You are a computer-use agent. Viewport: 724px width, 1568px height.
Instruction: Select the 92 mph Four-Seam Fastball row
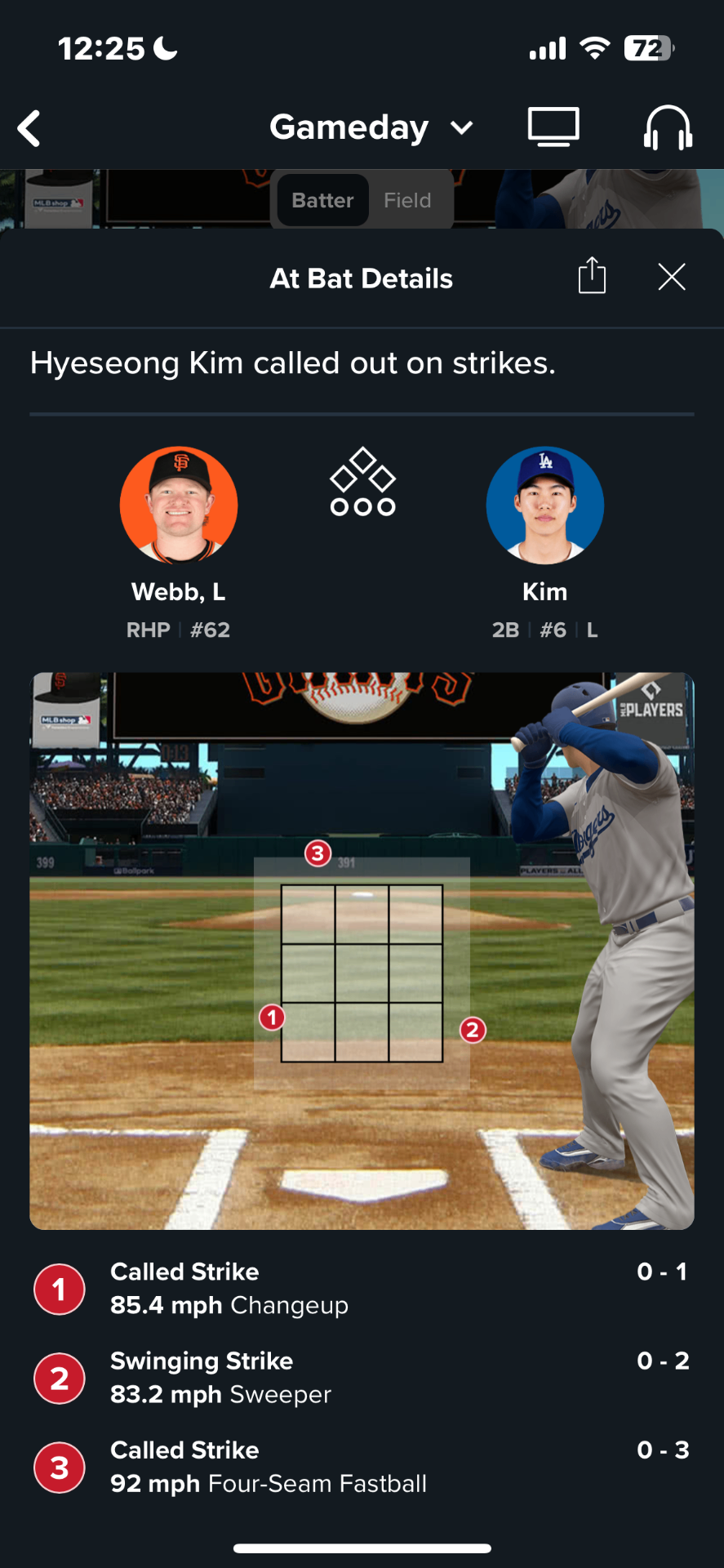362,1467
